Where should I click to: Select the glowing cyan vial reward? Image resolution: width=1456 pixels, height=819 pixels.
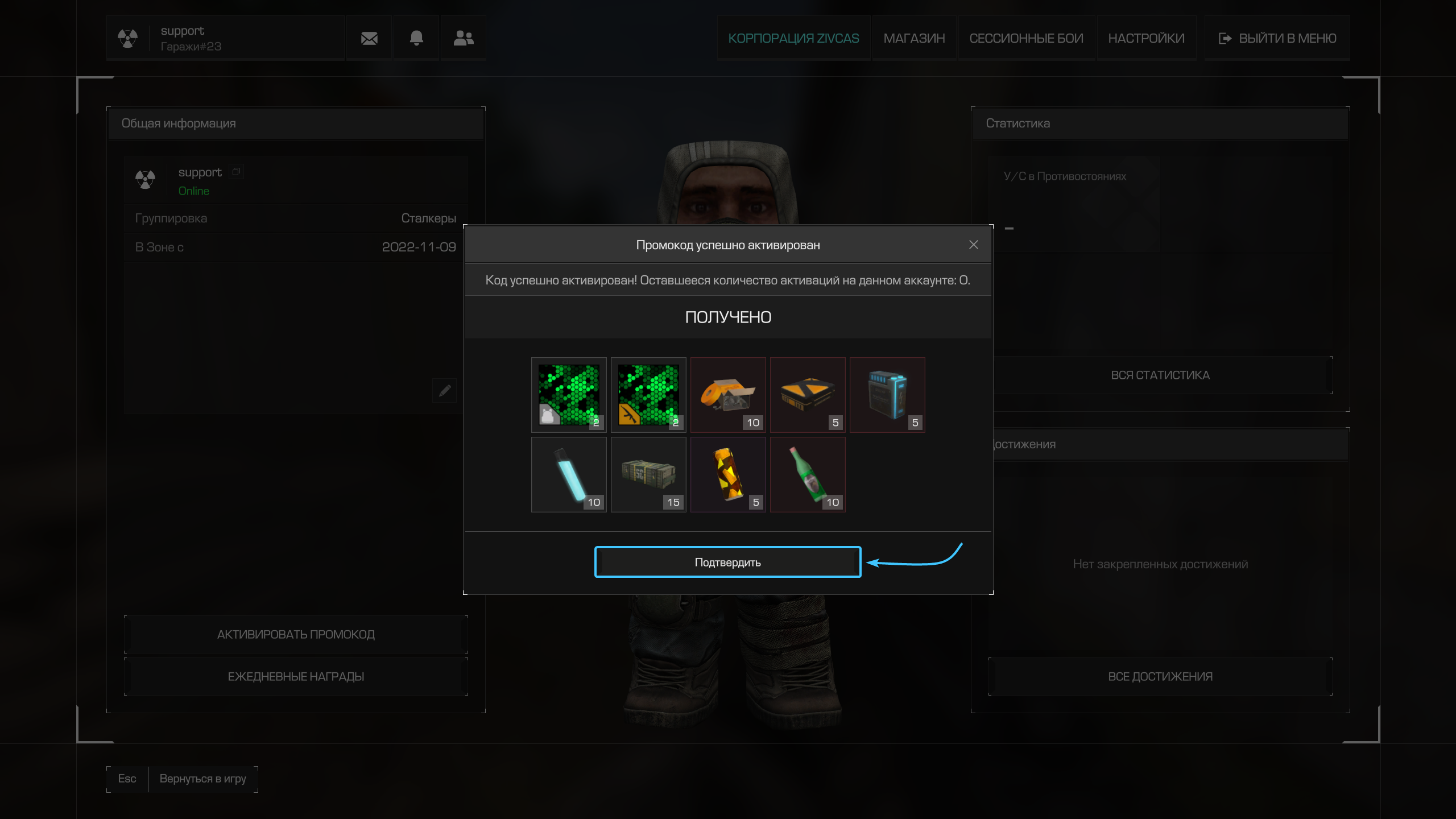[569, 474]
